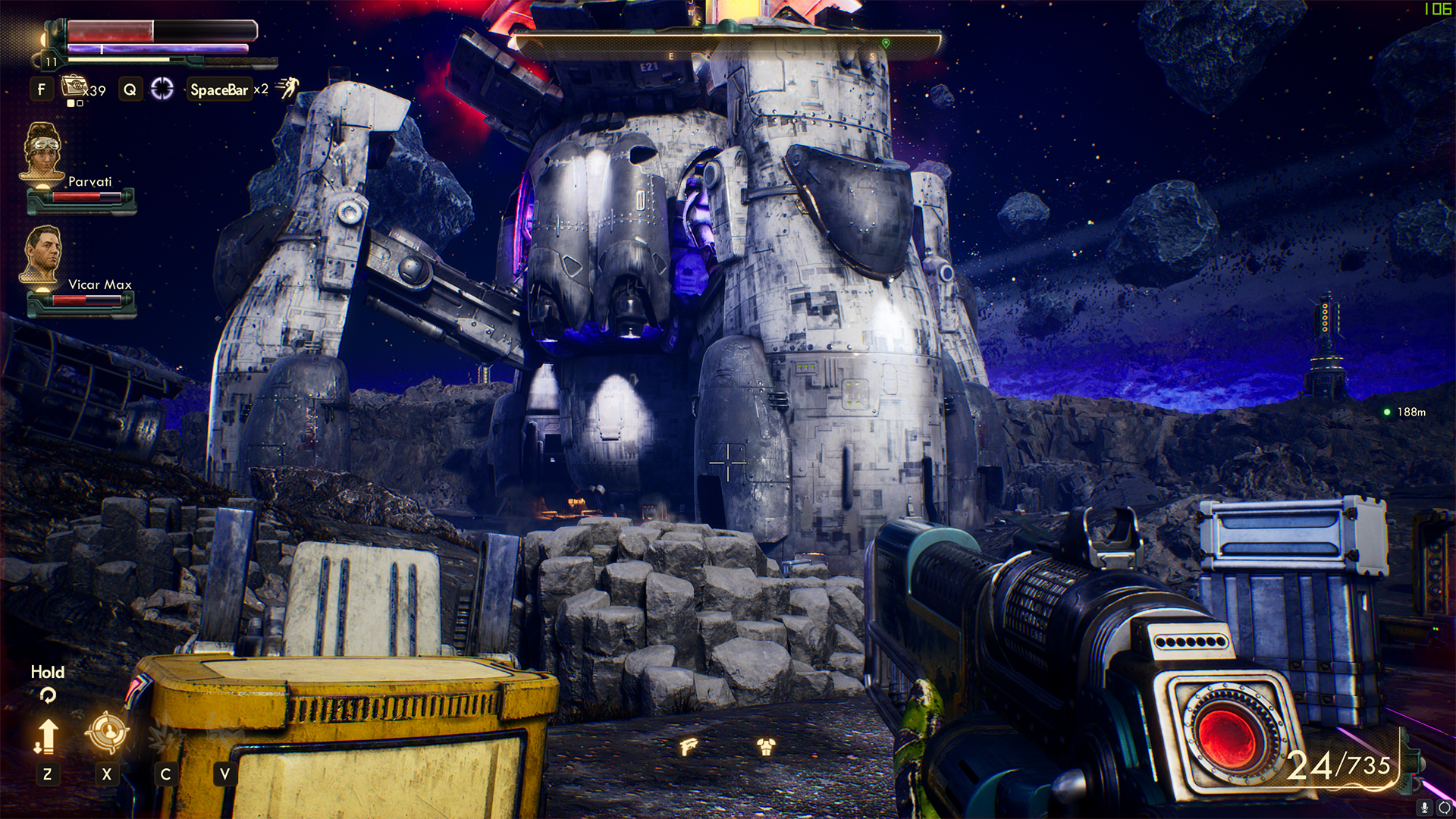This screenshot has width=1456, height=819.
Task: Select the green waypoint marker showing 188m
Action: [1387, 412]
